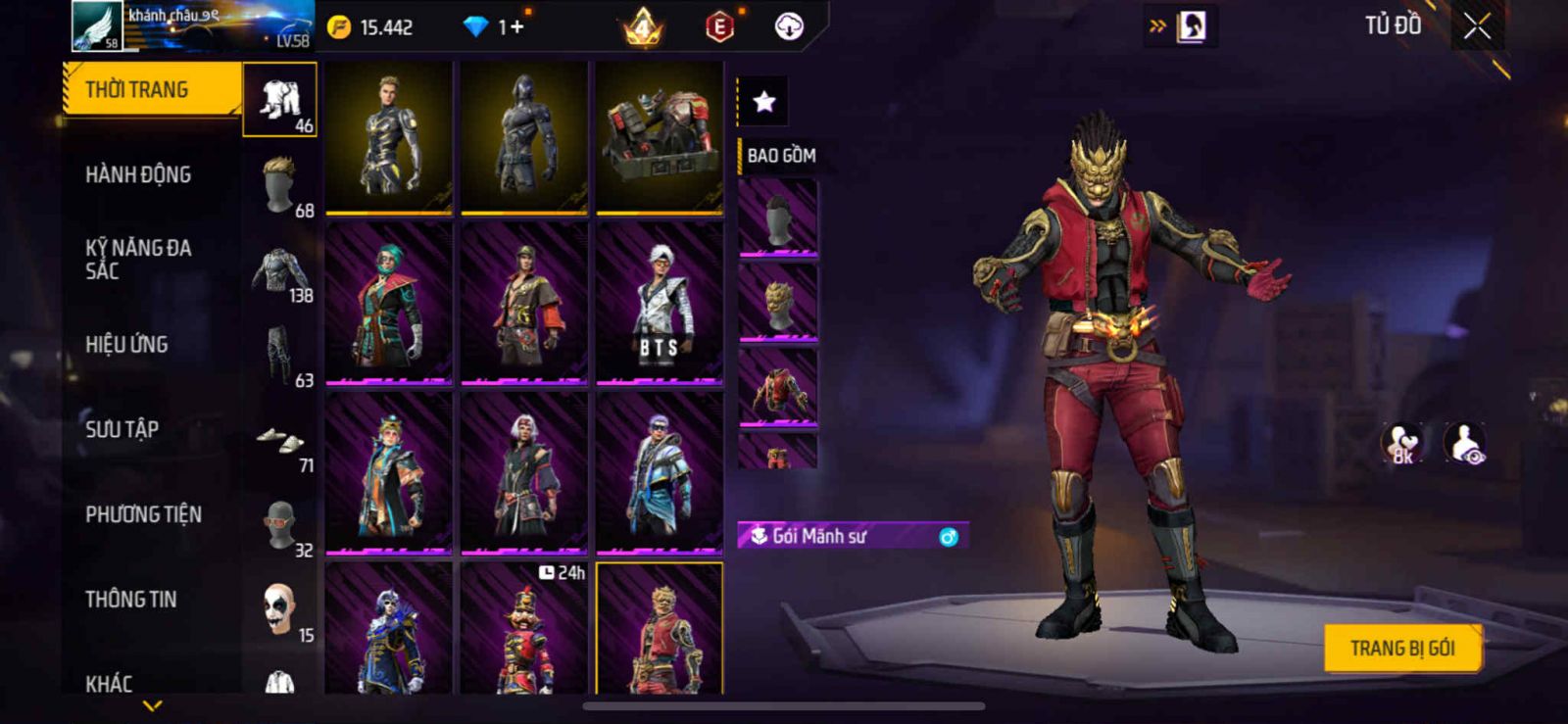Tap the cloud download icon

(x=789, y=27)
